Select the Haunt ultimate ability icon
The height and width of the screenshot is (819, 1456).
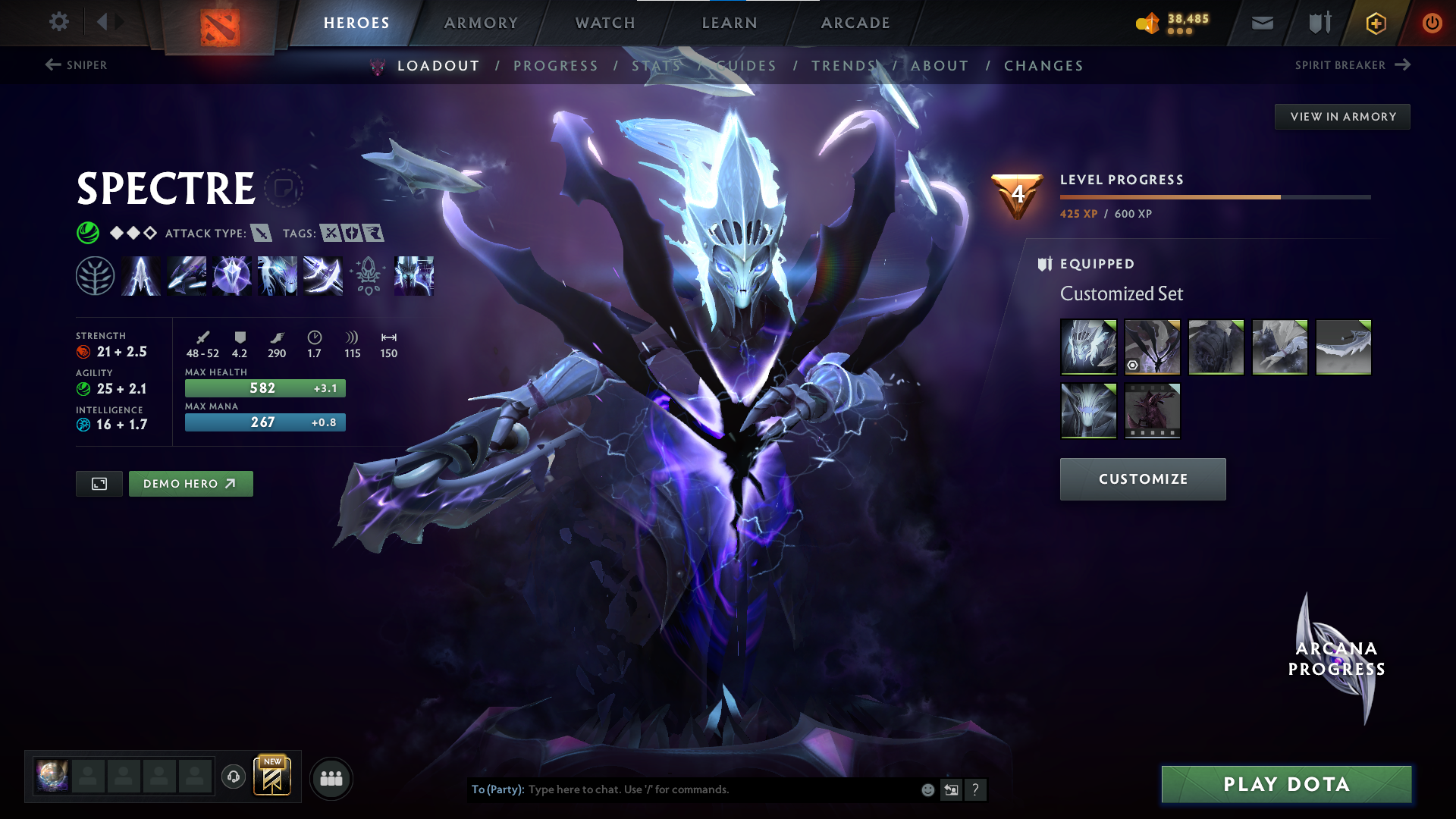click(x=413, y=275)
